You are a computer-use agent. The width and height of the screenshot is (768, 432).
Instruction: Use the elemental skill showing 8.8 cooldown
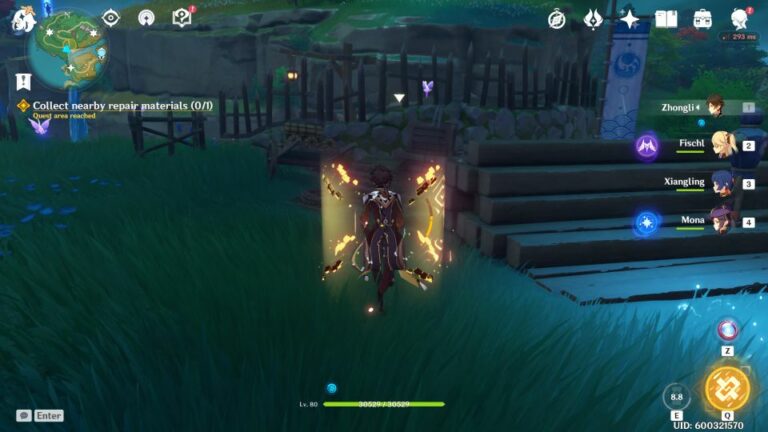(x=677, y=396)
